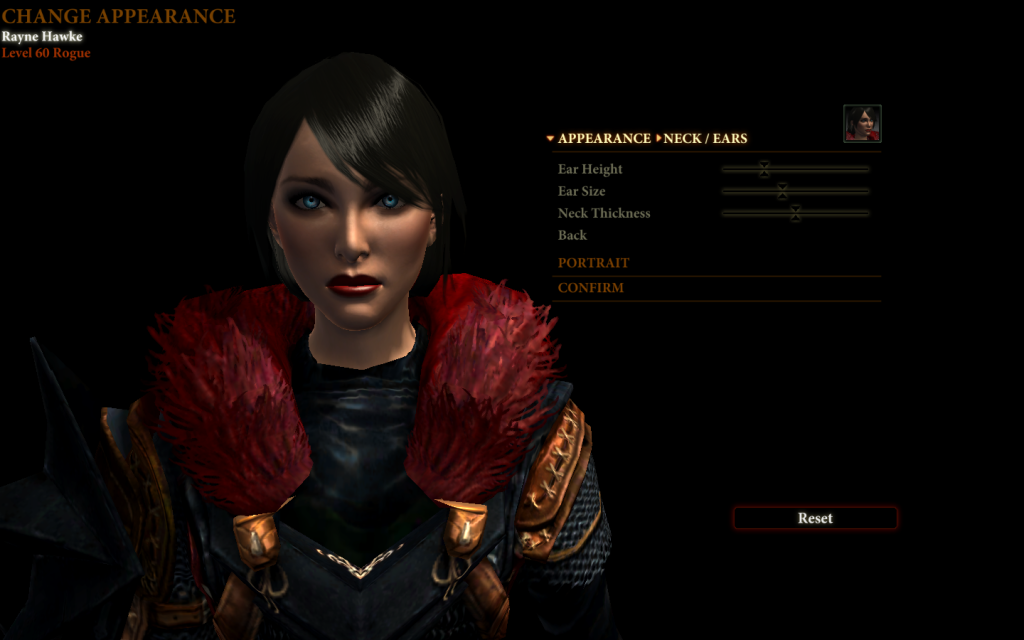Confirm the appearance changes
The width and height of the screenshot is (1024, 640).
(x=591, y=288)
